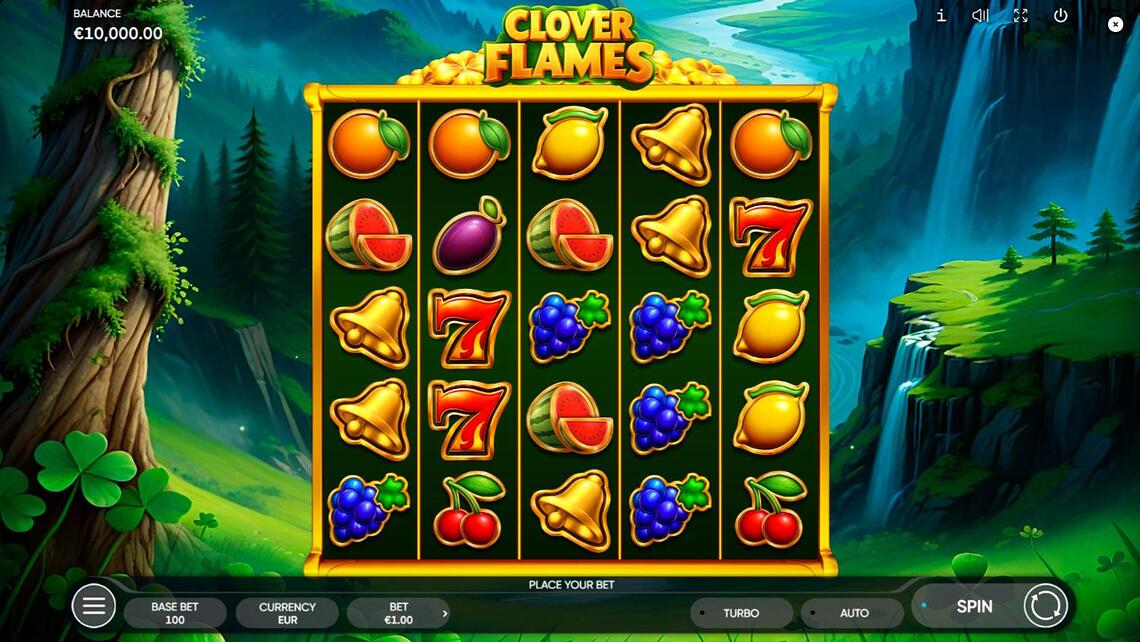Spin the reels with the SPIN button
This screenshot has width=1140, height=642.
(973, 606)
